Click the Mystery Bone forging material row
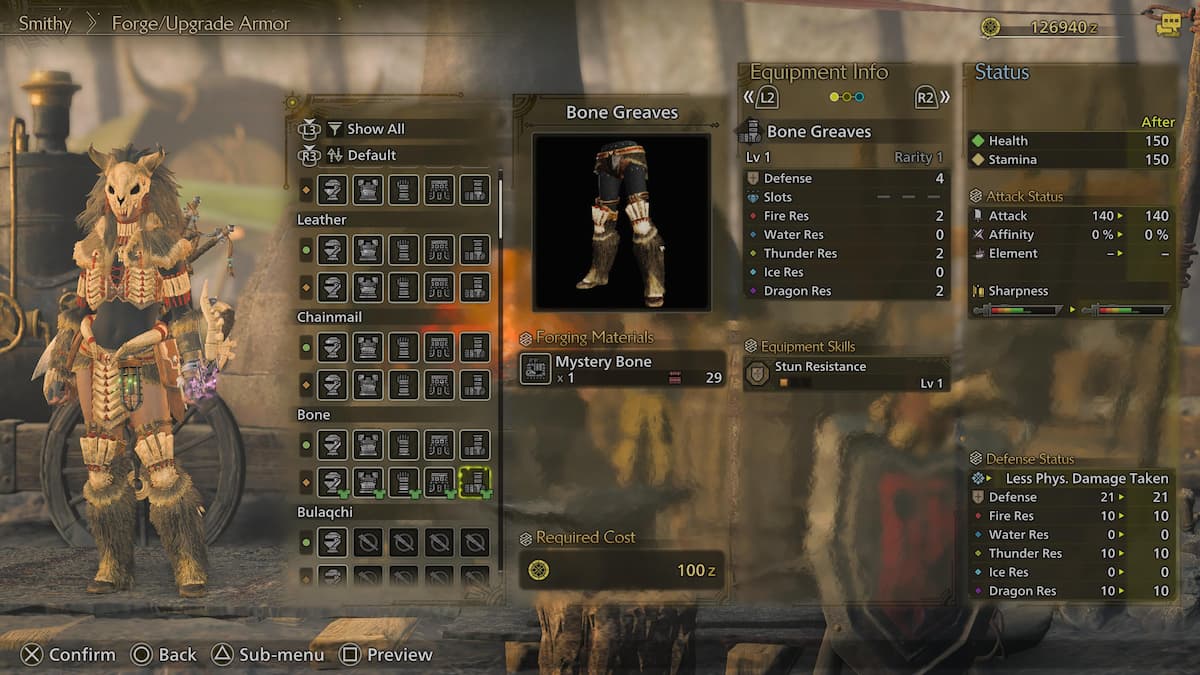Viewport: 1200px width, 675px height. pos(622,369)
